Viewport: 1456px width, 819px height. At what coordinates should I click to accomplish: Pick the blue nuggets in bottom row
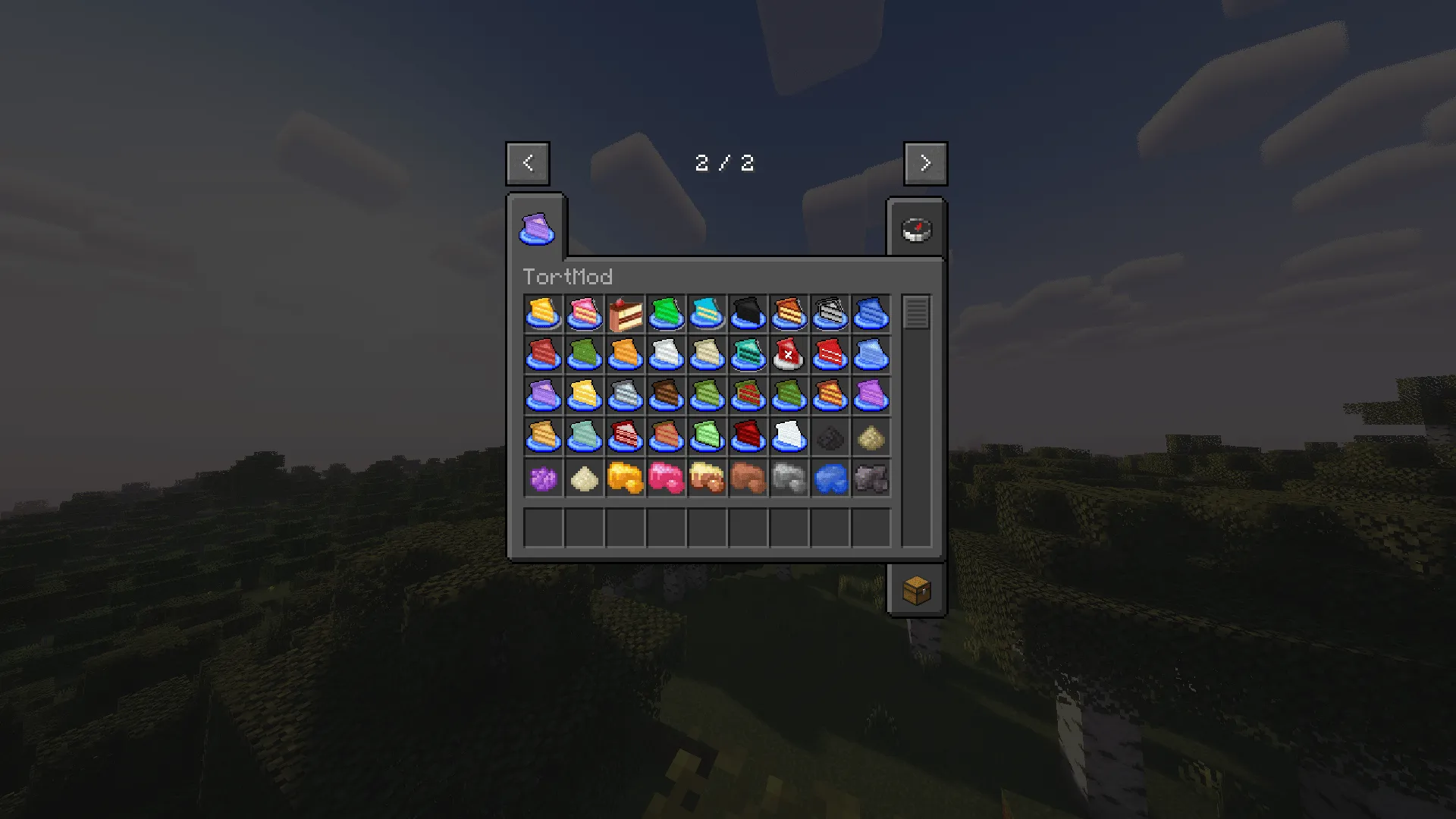[829, 479]
